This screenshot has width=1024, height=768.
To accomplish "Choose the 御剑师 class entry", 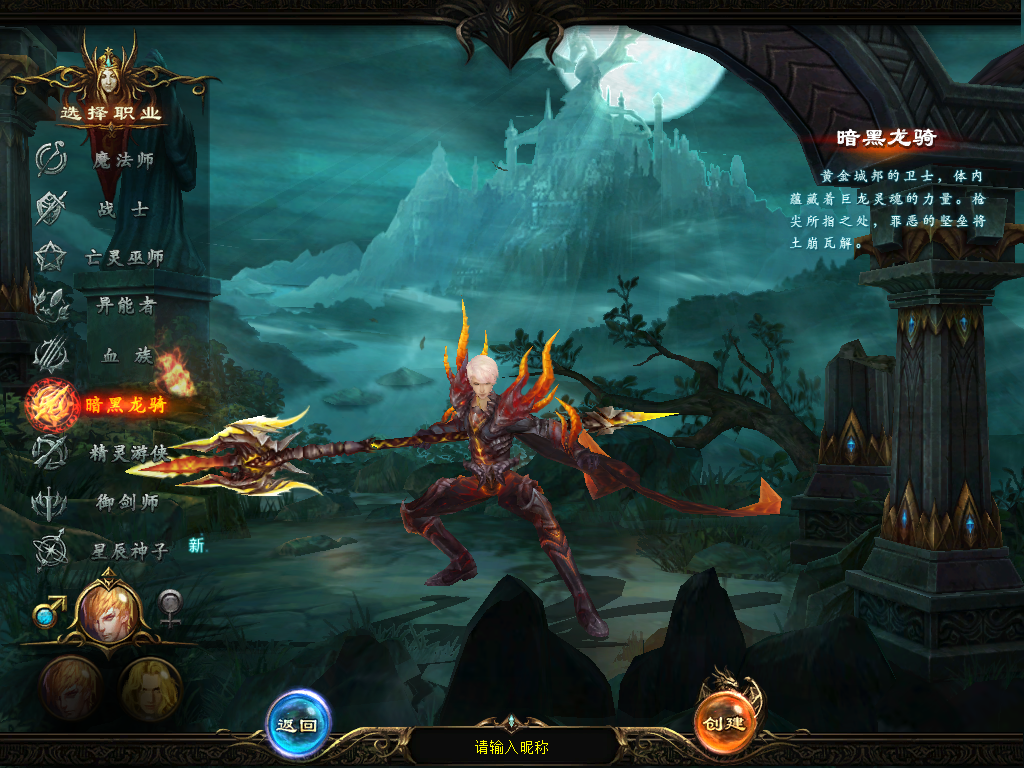I will pyautogui.click(x=126, y=502).
